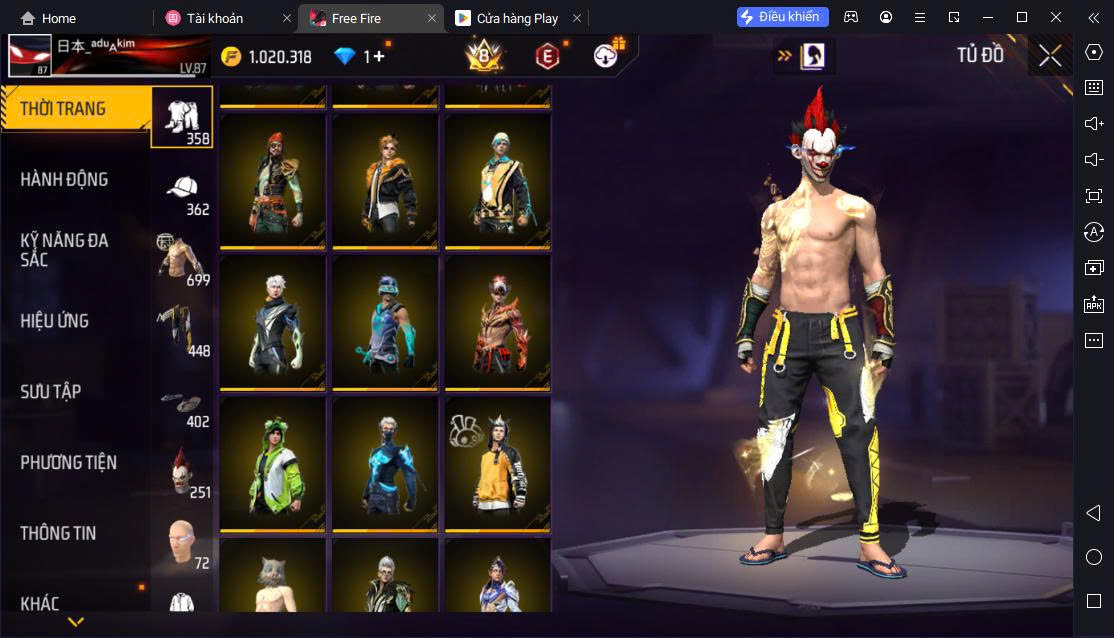Show the THÔNG TIN category
This screenshot has width=1114, height=638.
pos(58,534)
